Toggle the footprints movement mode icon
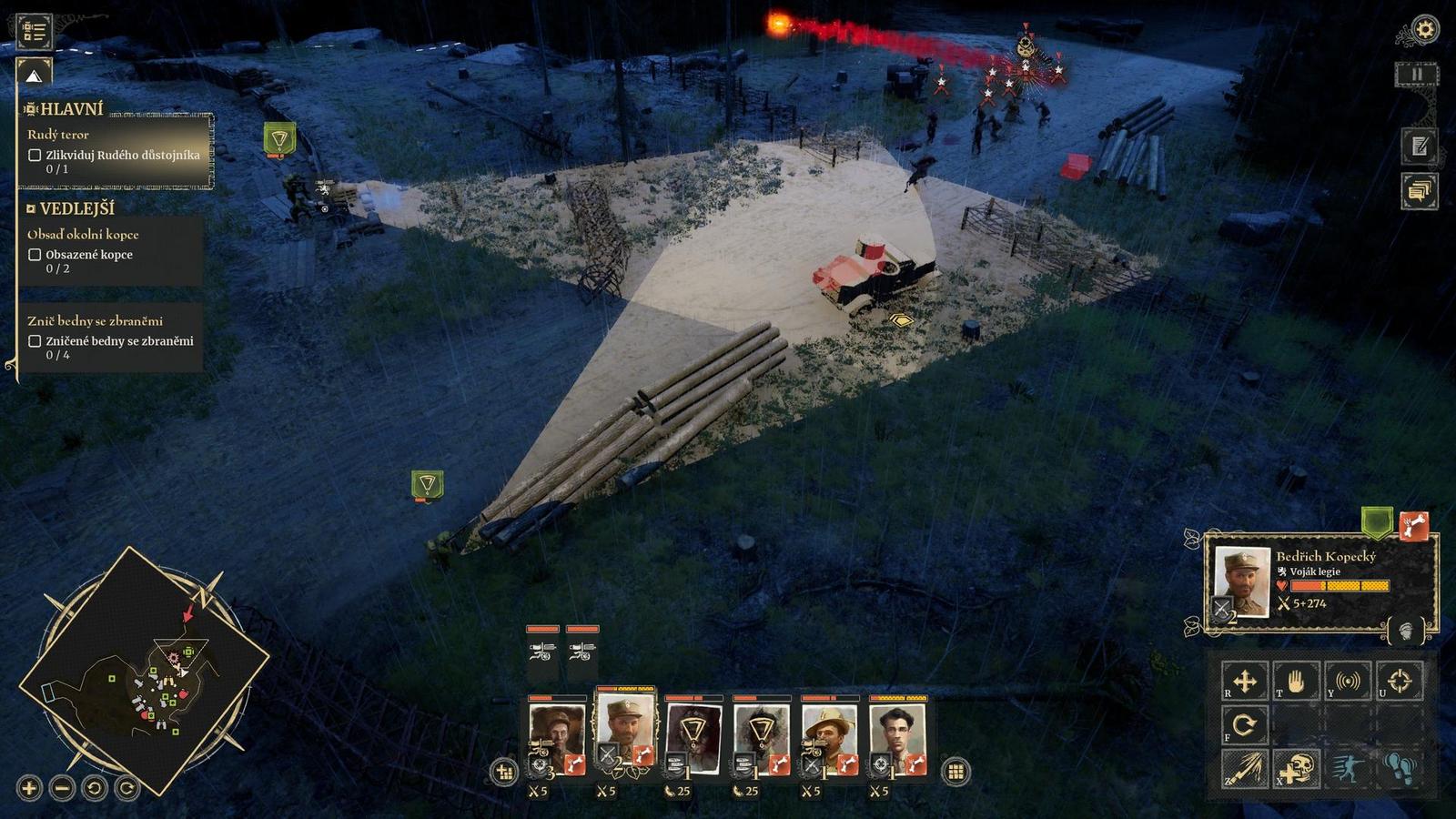 point(1399,770)
